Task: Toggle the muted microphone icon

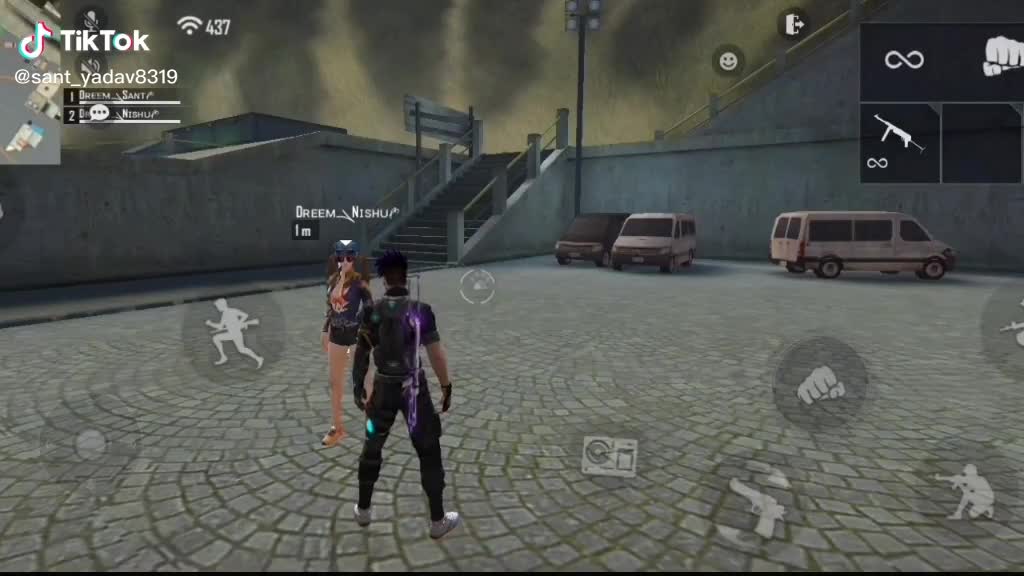Action: coord(91,20)
